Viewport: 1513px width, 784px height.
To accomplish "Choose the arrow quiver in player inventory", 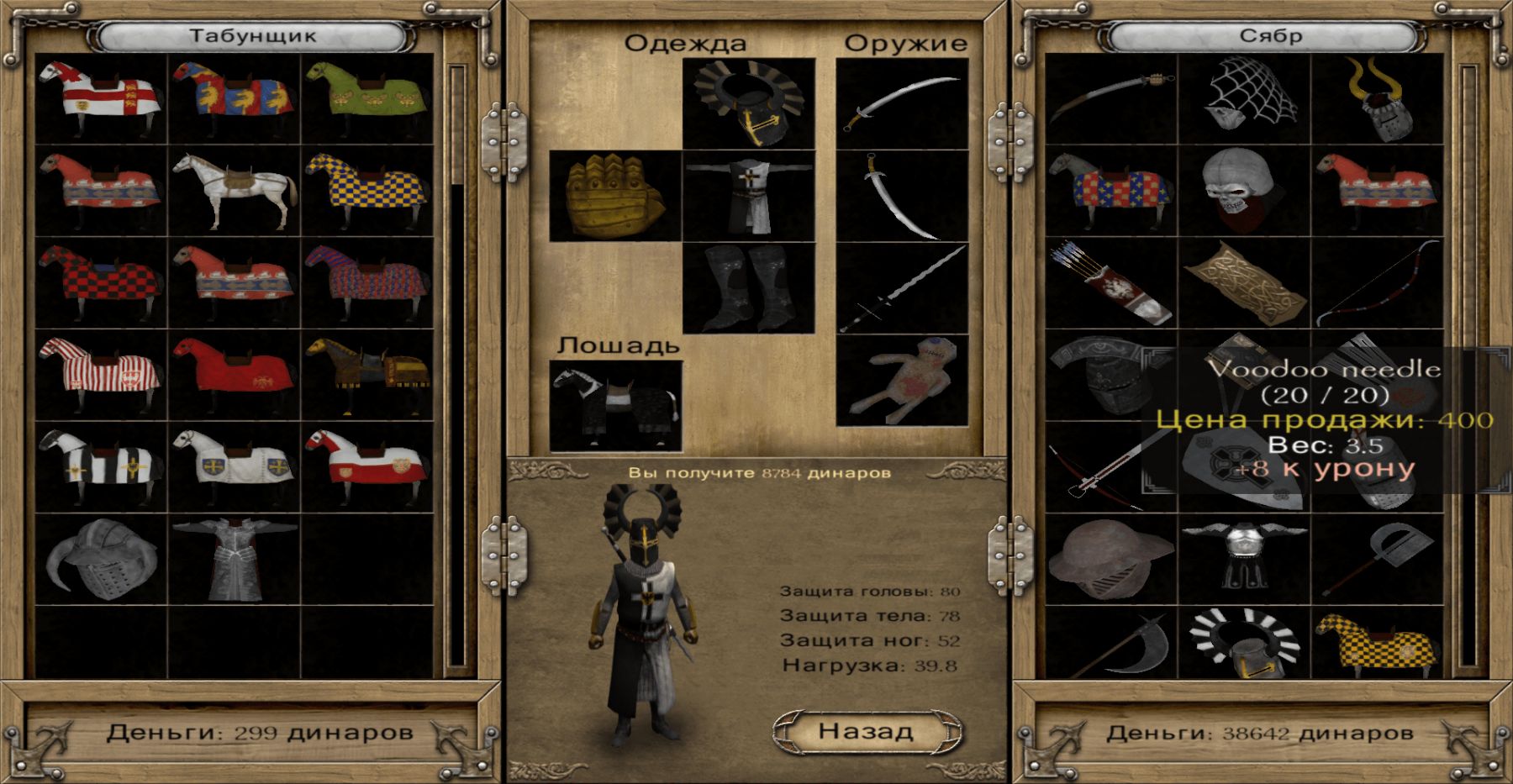I will click(x=1110, y=283).
